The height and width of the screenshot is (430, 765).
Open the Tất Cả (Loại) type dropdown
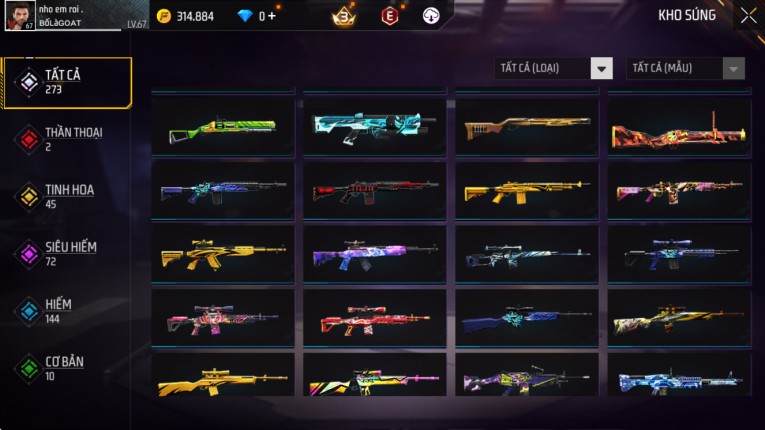click(x=554, y=68)
